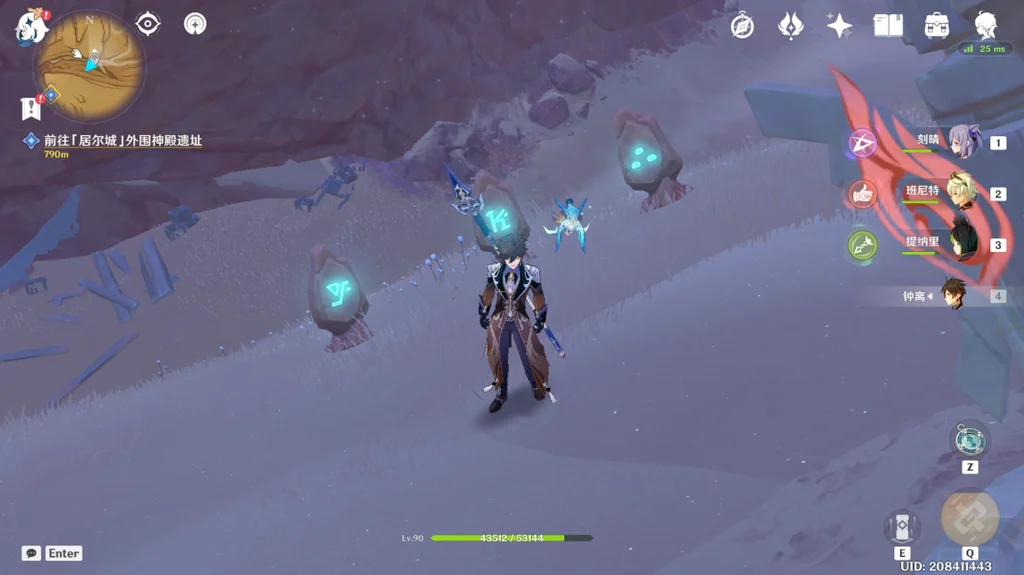Open the Paimon main menu
The height and width of the screenshot is (575, 1024).
pyautogui.click(x=31, y=27)
